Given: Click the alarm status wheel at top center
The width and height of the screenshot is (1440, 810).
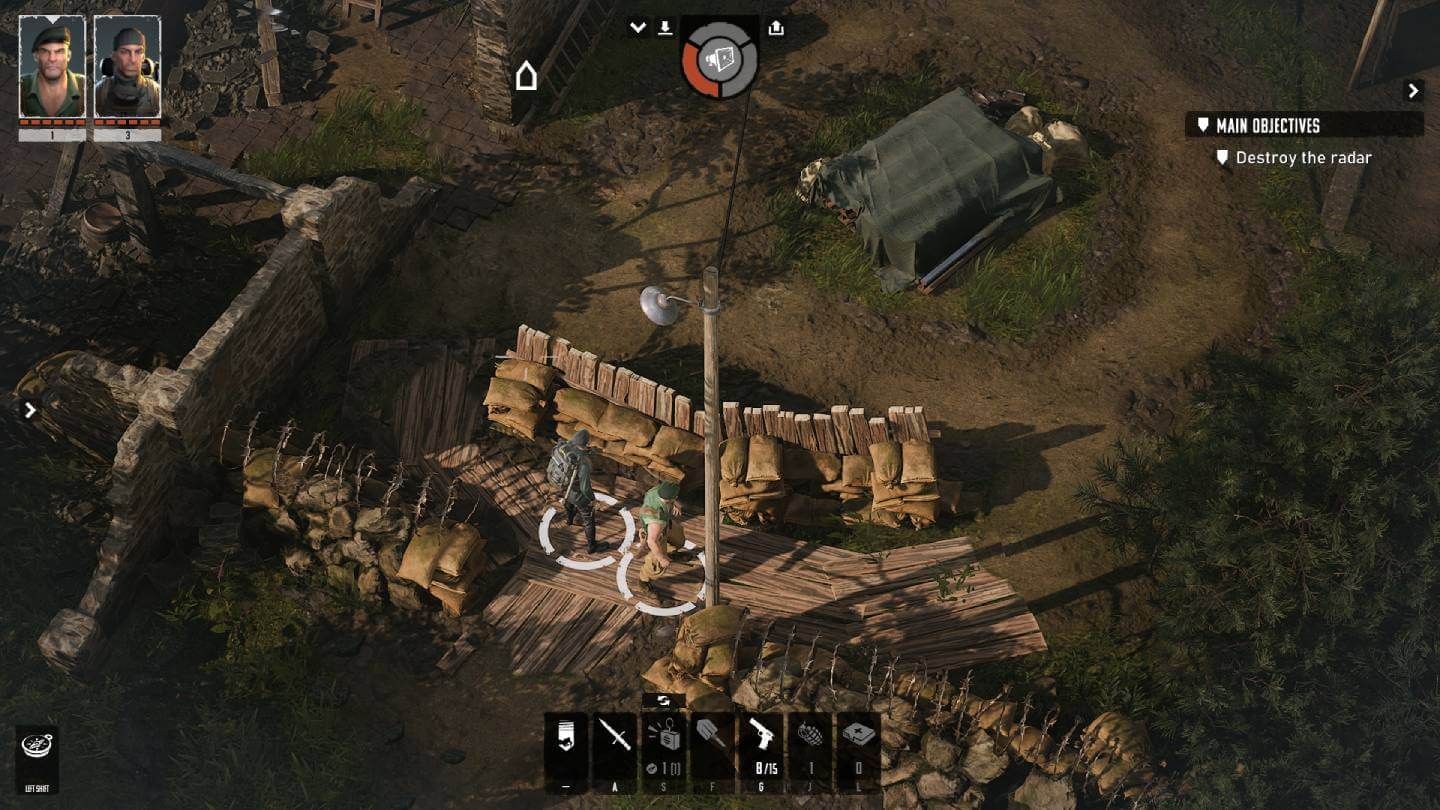Looking at the screenshot, I should click(722, 58).
